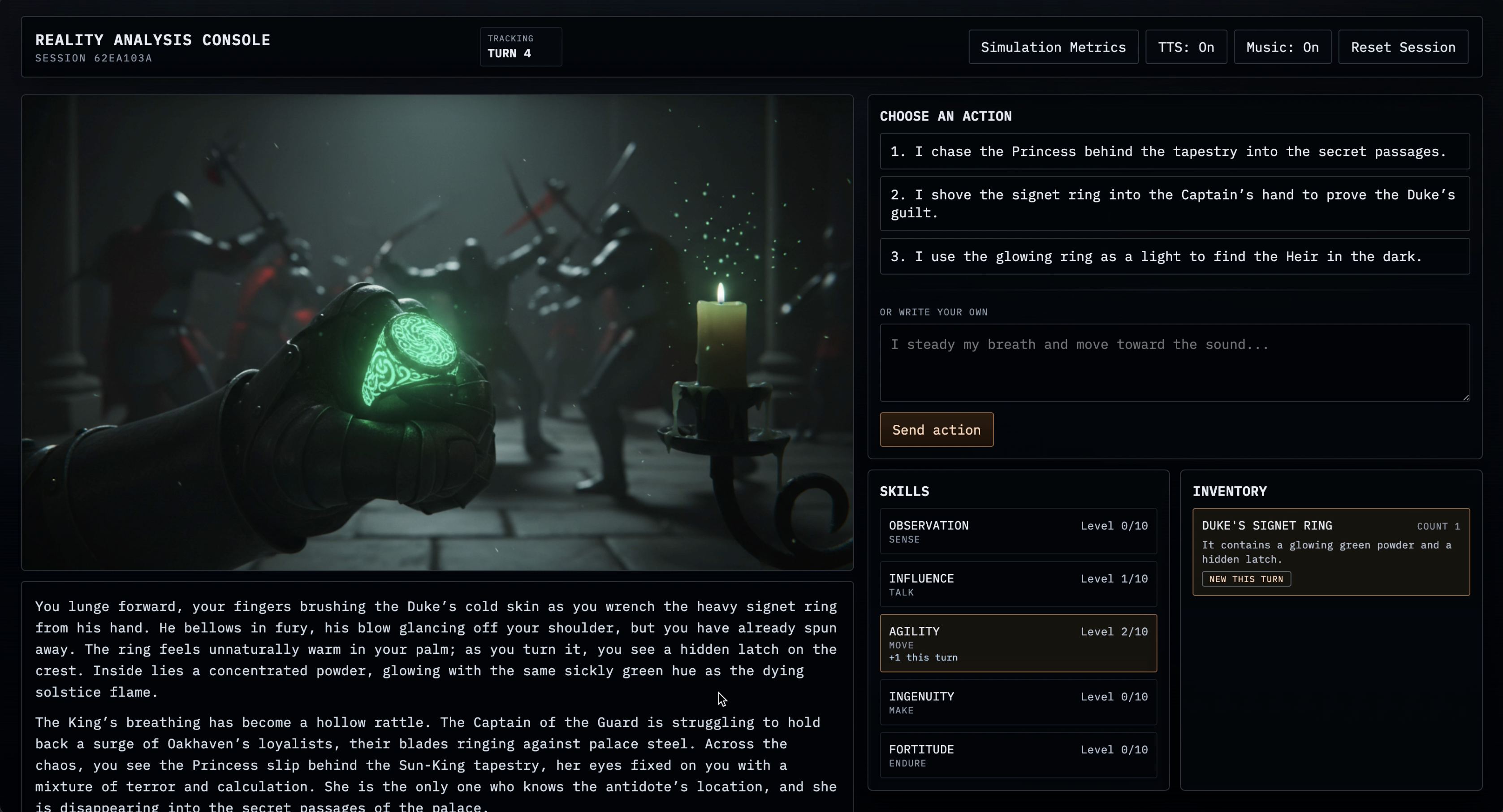
Task: Click the Reset Session button
Action: [x=1403, y=47]
